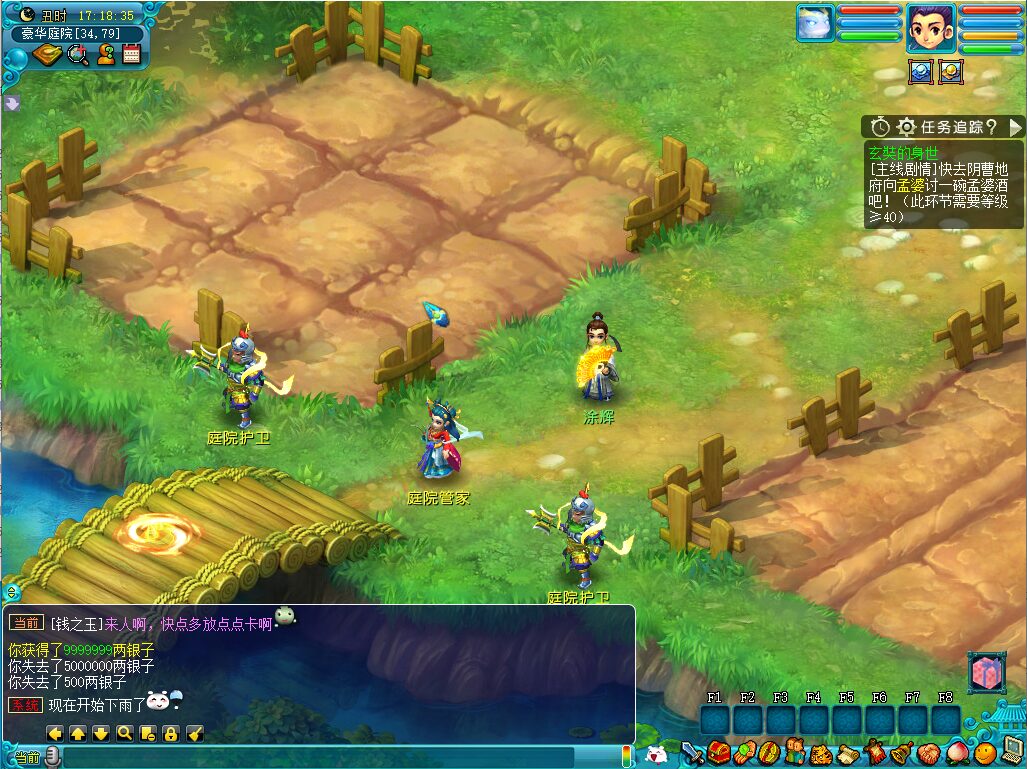The height and width of the screenshot is (769, 1027).
Task: Click the orange smiley face icon
Action: [x=985, y=752]
